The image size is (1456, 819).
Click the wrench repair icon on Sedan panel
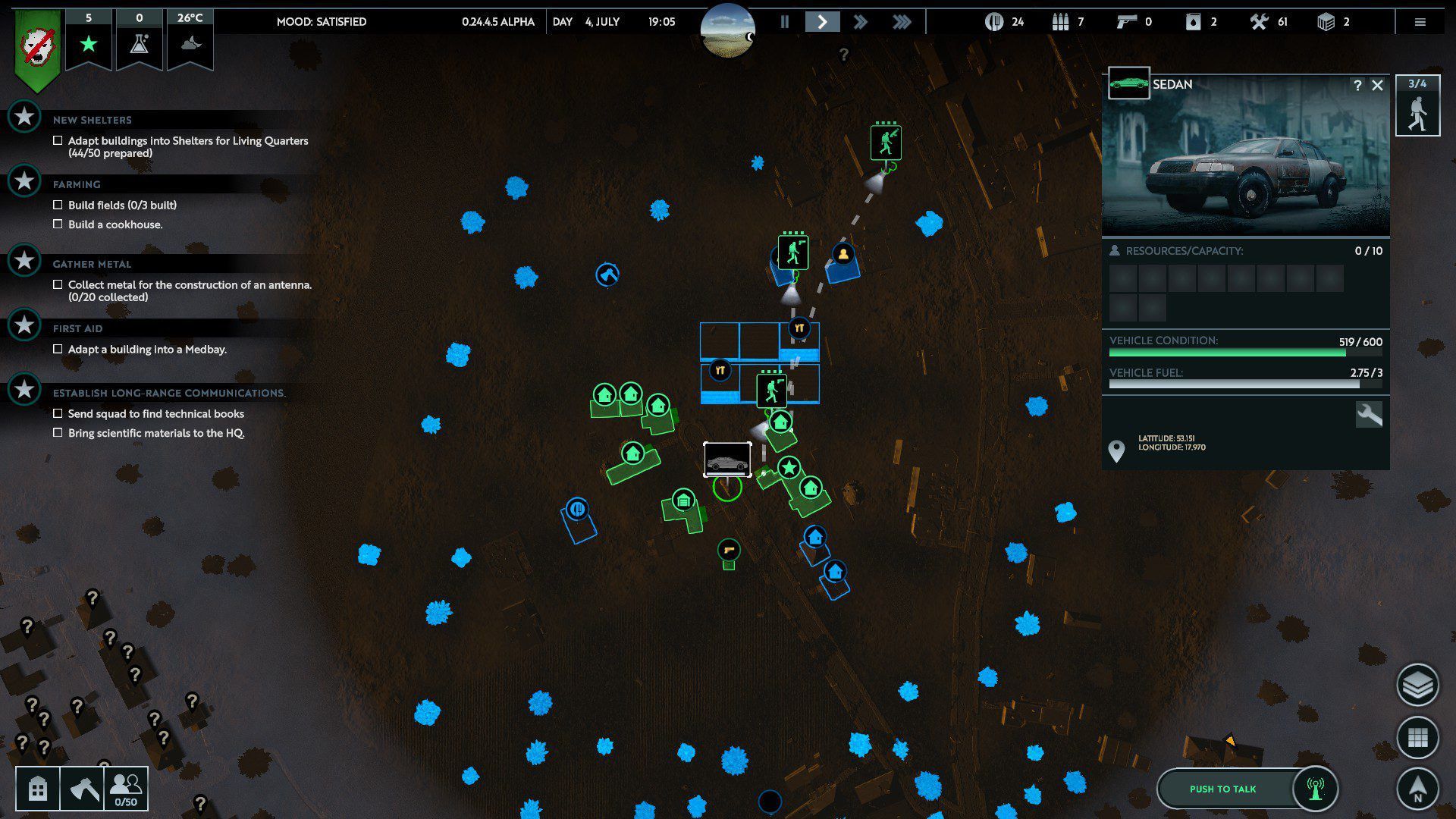pos(1370,414)
